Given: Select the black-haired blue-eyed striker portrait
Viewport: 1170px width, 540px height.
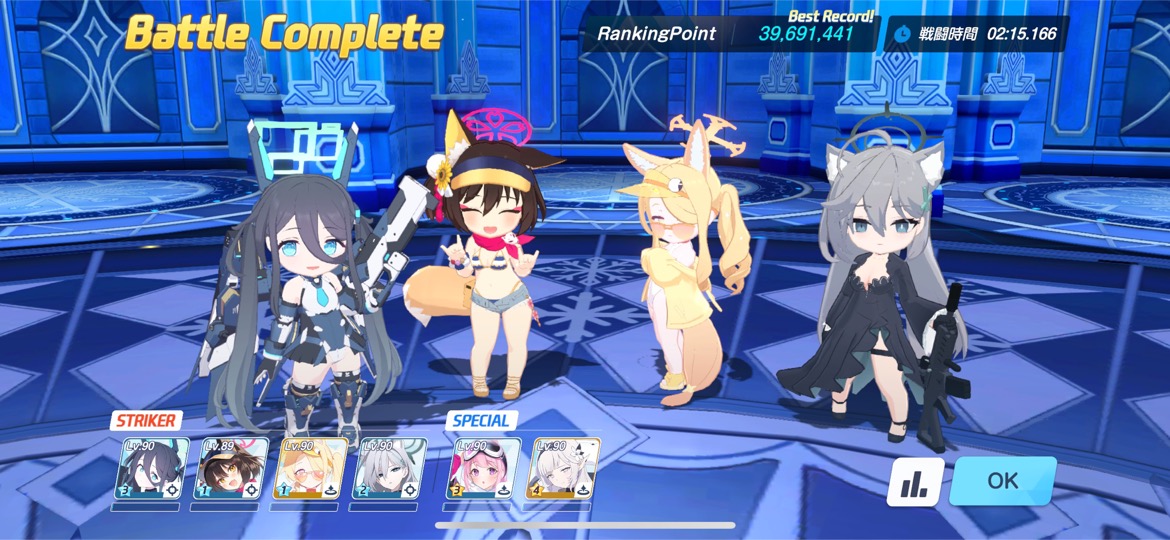Looking at the screenshot, I should (154, 468).
